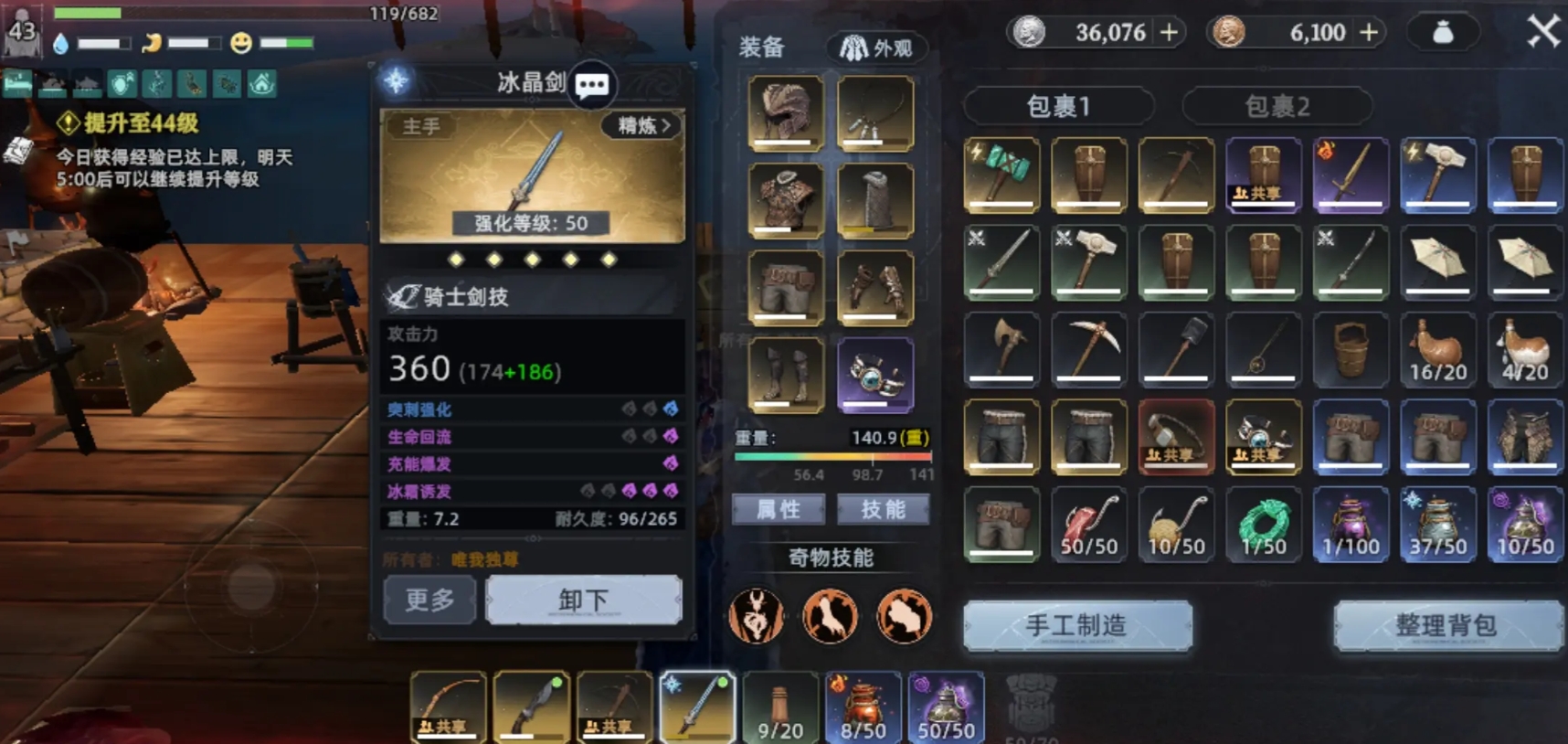The width and height of the screenshot is (1568, 744).
Task: Open the chat bubble beside 冰晶剑
Action: [591, 86]
